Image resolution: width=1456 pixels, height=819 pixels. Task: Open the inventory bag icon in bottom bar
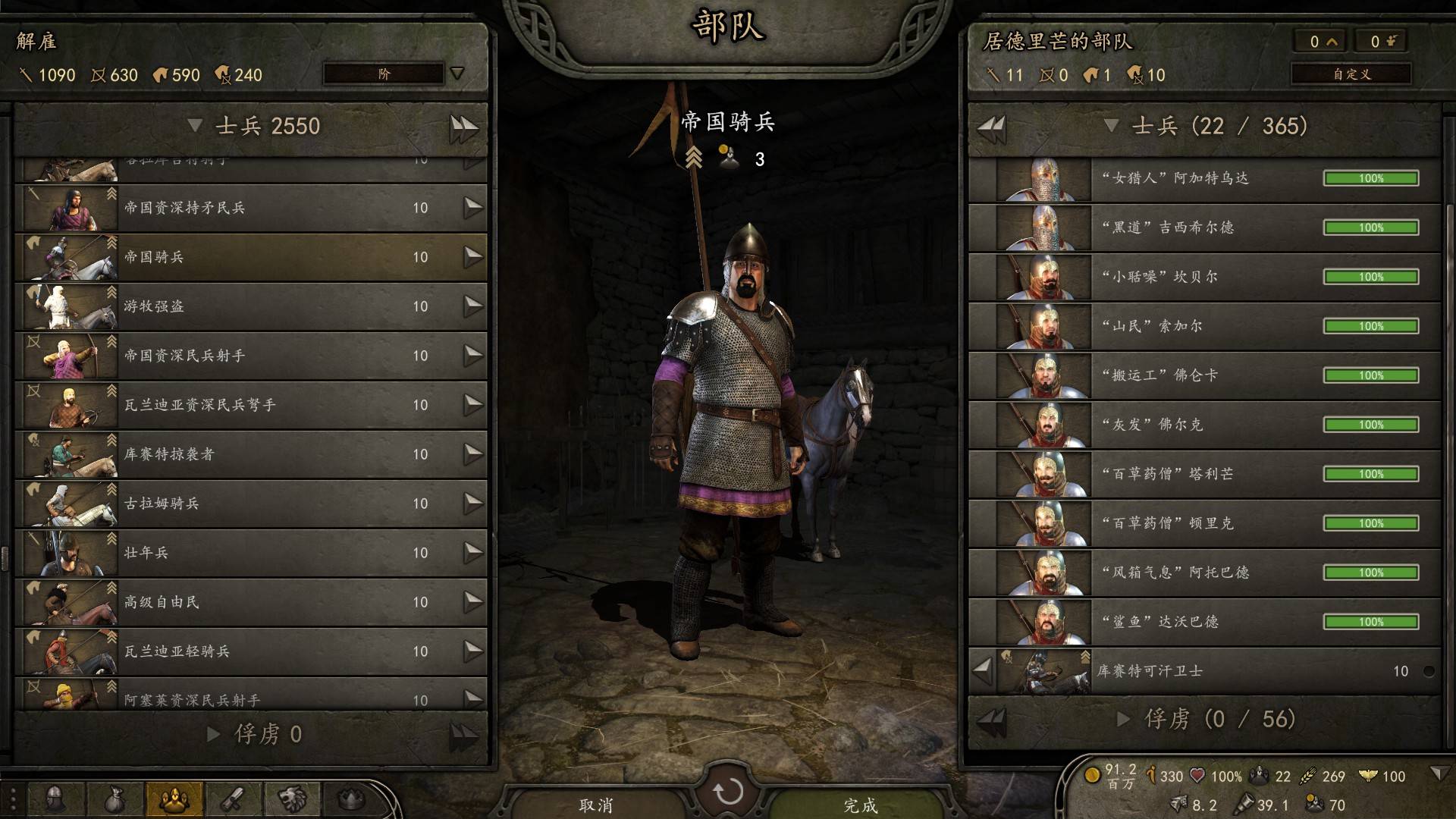coord(115,799)
